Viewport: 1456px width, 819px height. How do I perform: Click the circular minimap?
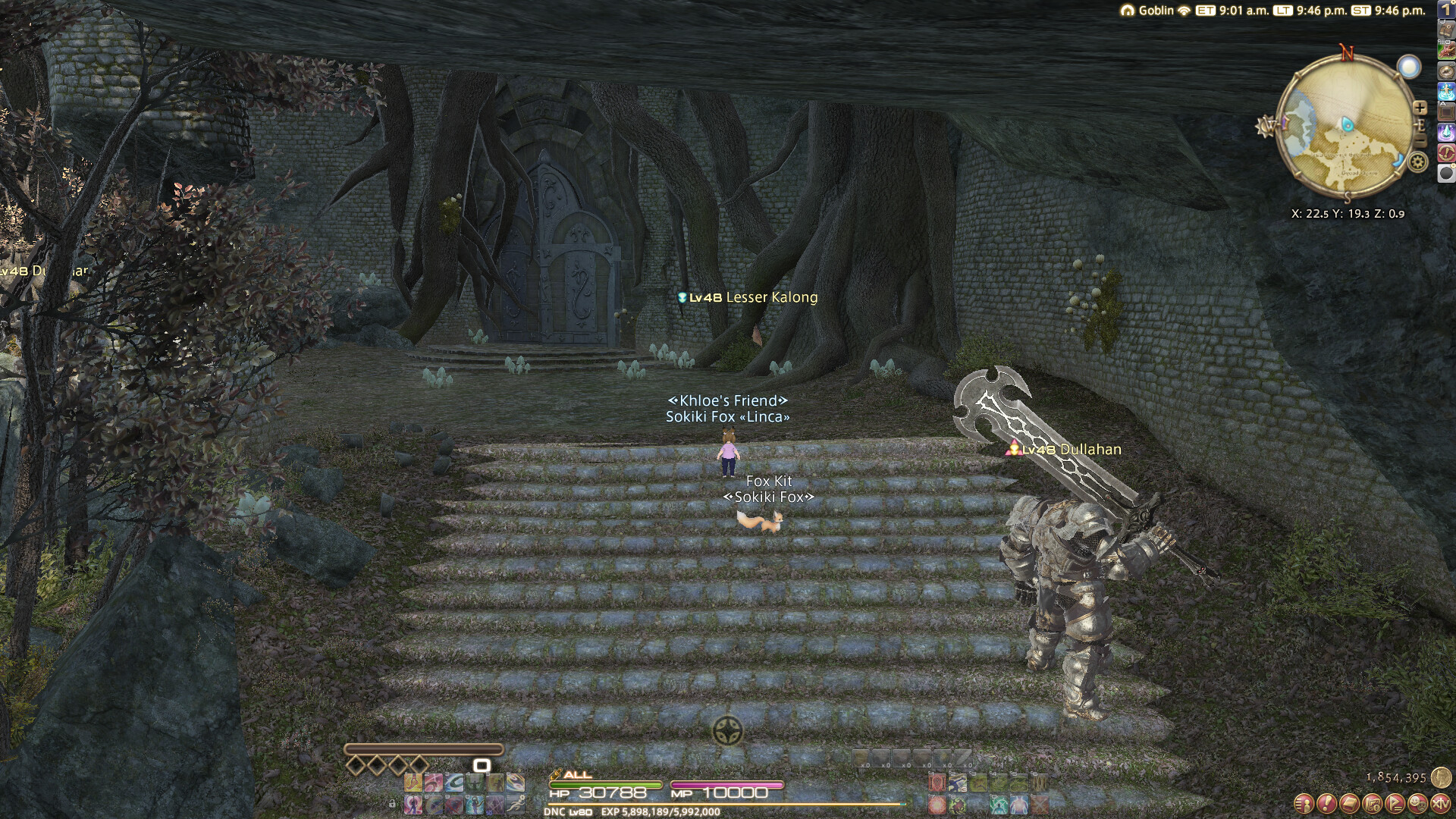click(x=1345, y=127)
